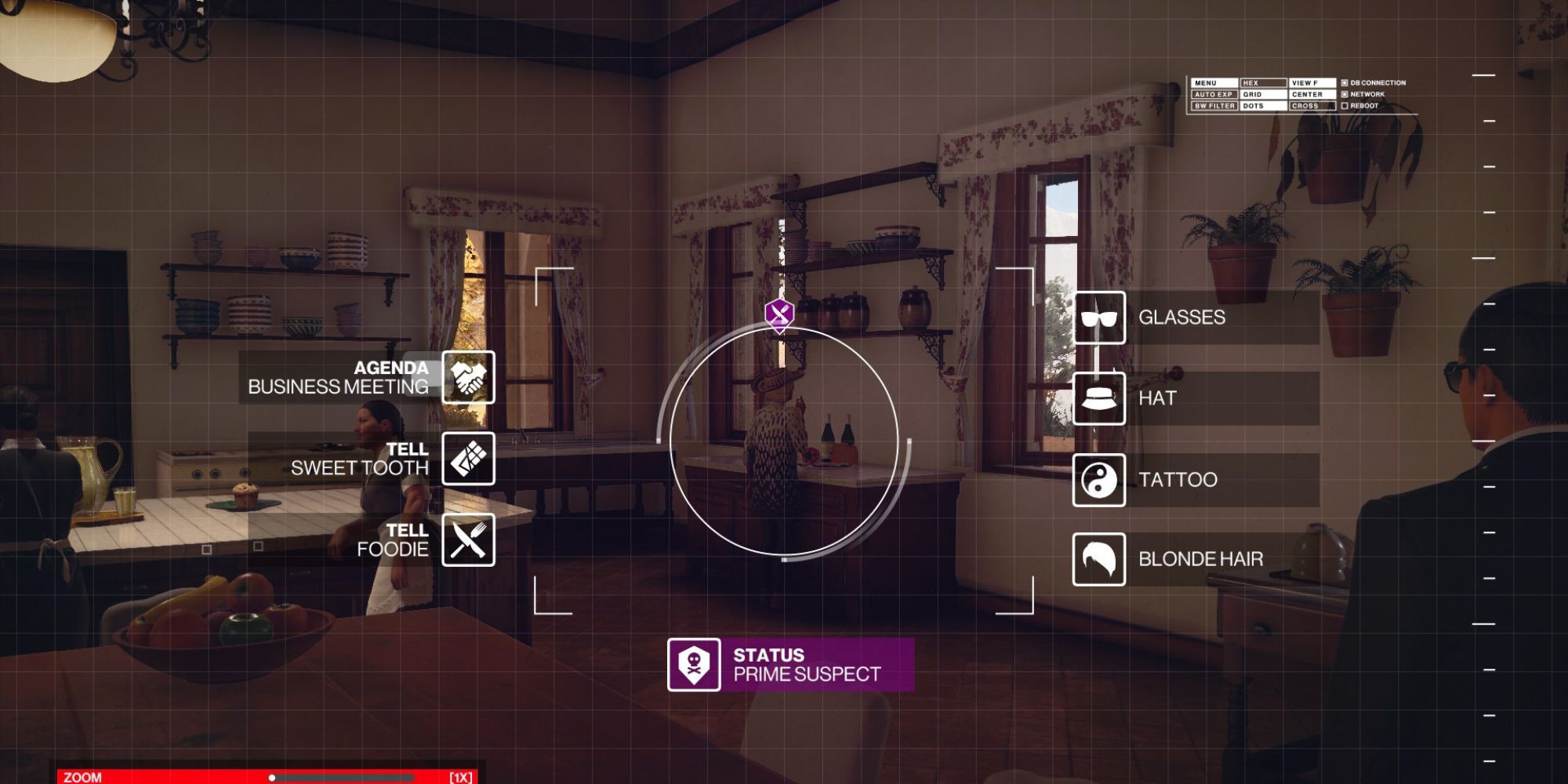
Task: Click the purple suspect marker above the target
Action: (x=779, y=312)
